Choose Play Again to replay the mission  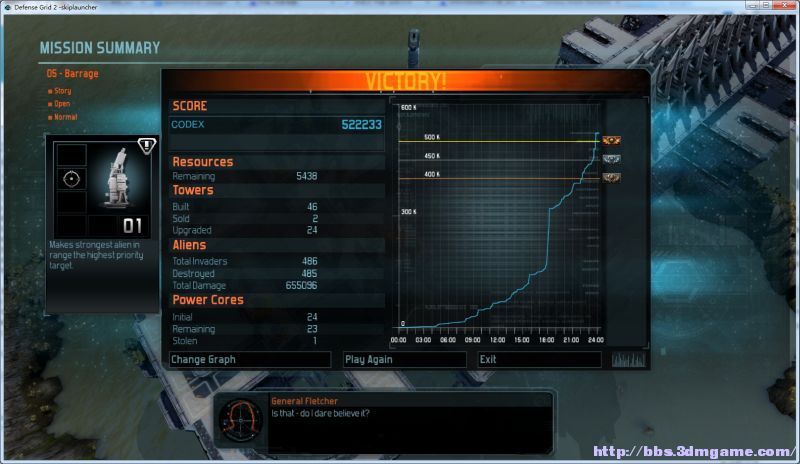[x=403, y=359]
